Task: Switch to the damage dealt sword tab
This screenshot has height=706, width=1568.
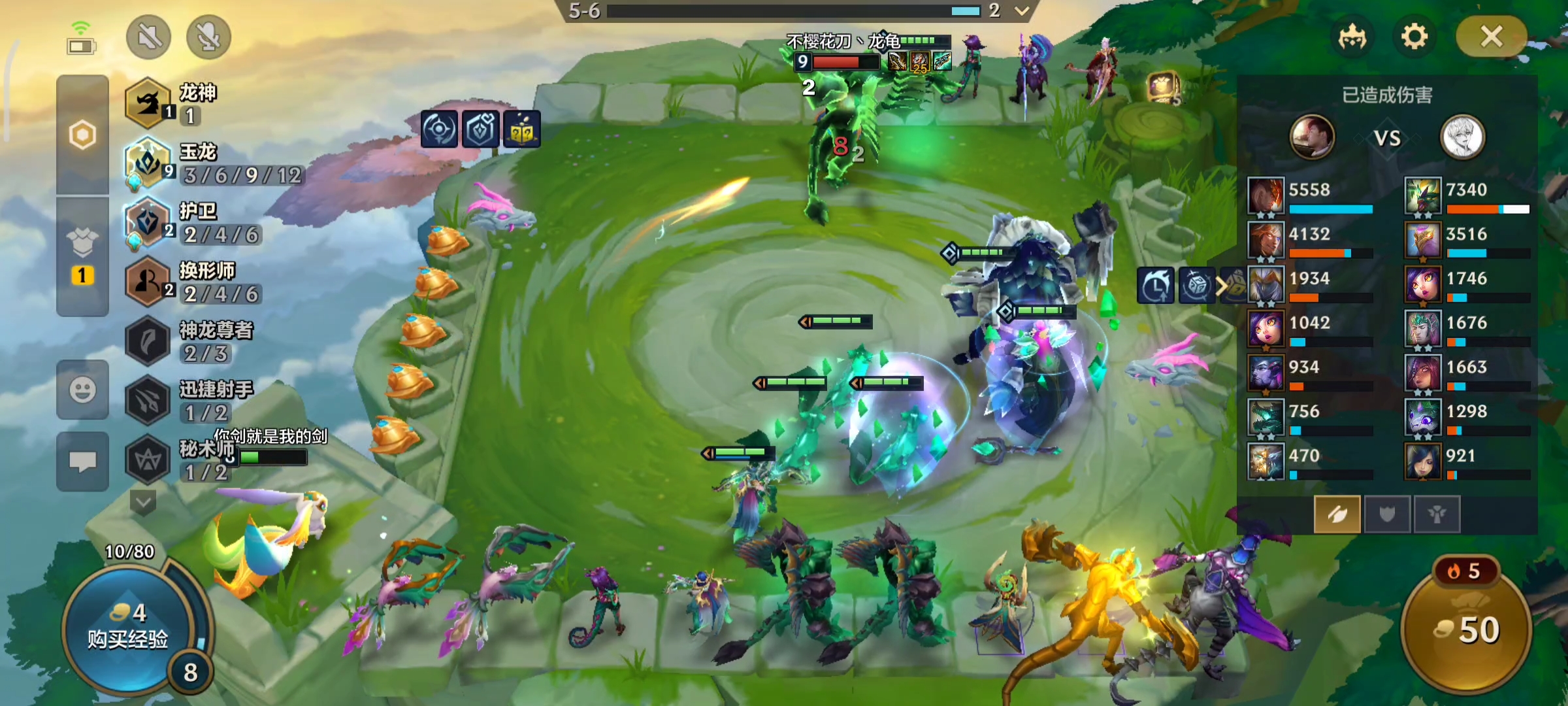Action: (1337, 514)
